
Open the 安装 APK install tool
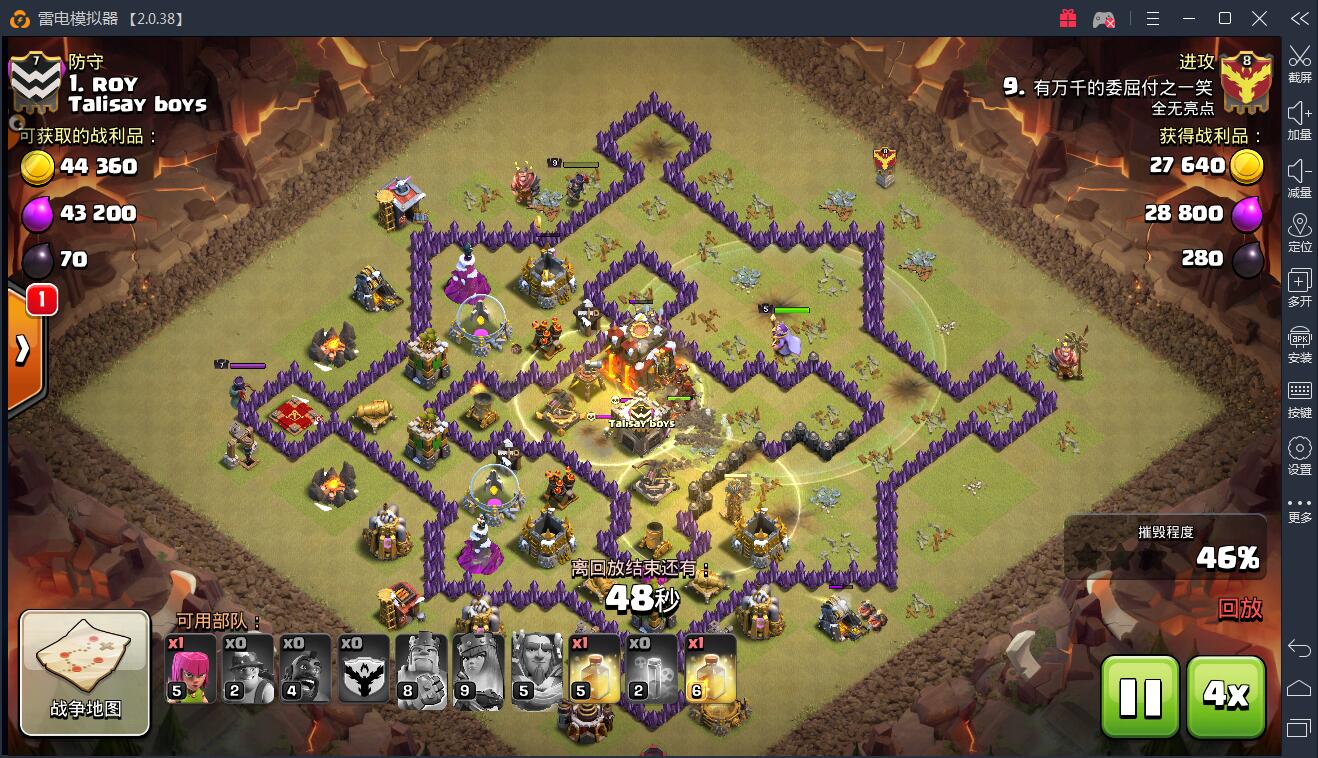tap(1299, 343)
